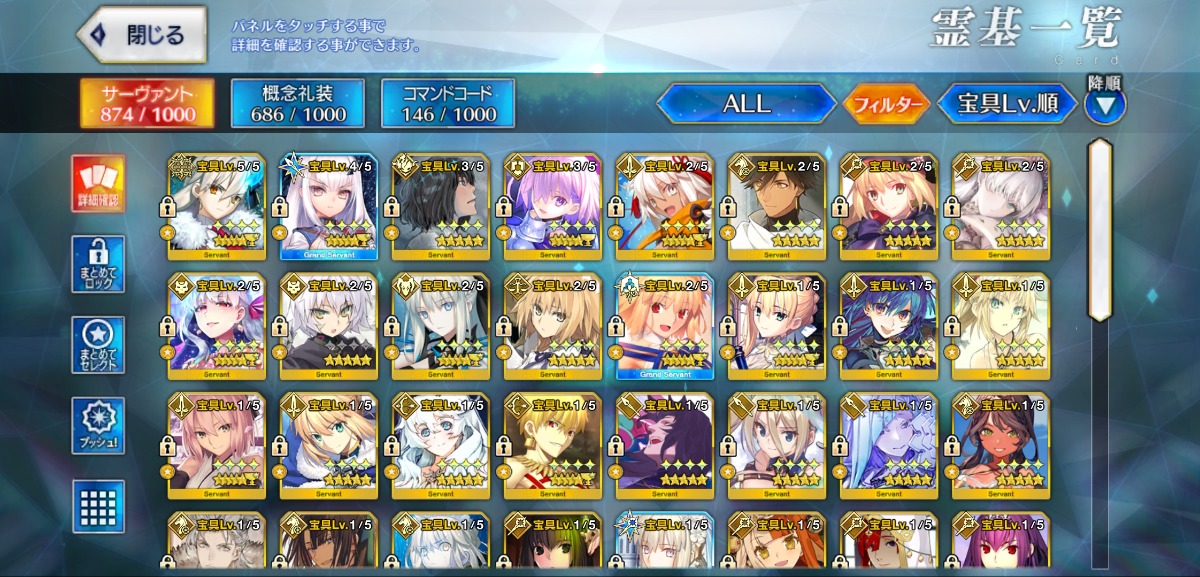This screenshot has width=1200, height=577.
Task: Change grid size with the grid icon
Action: point(99,505)
